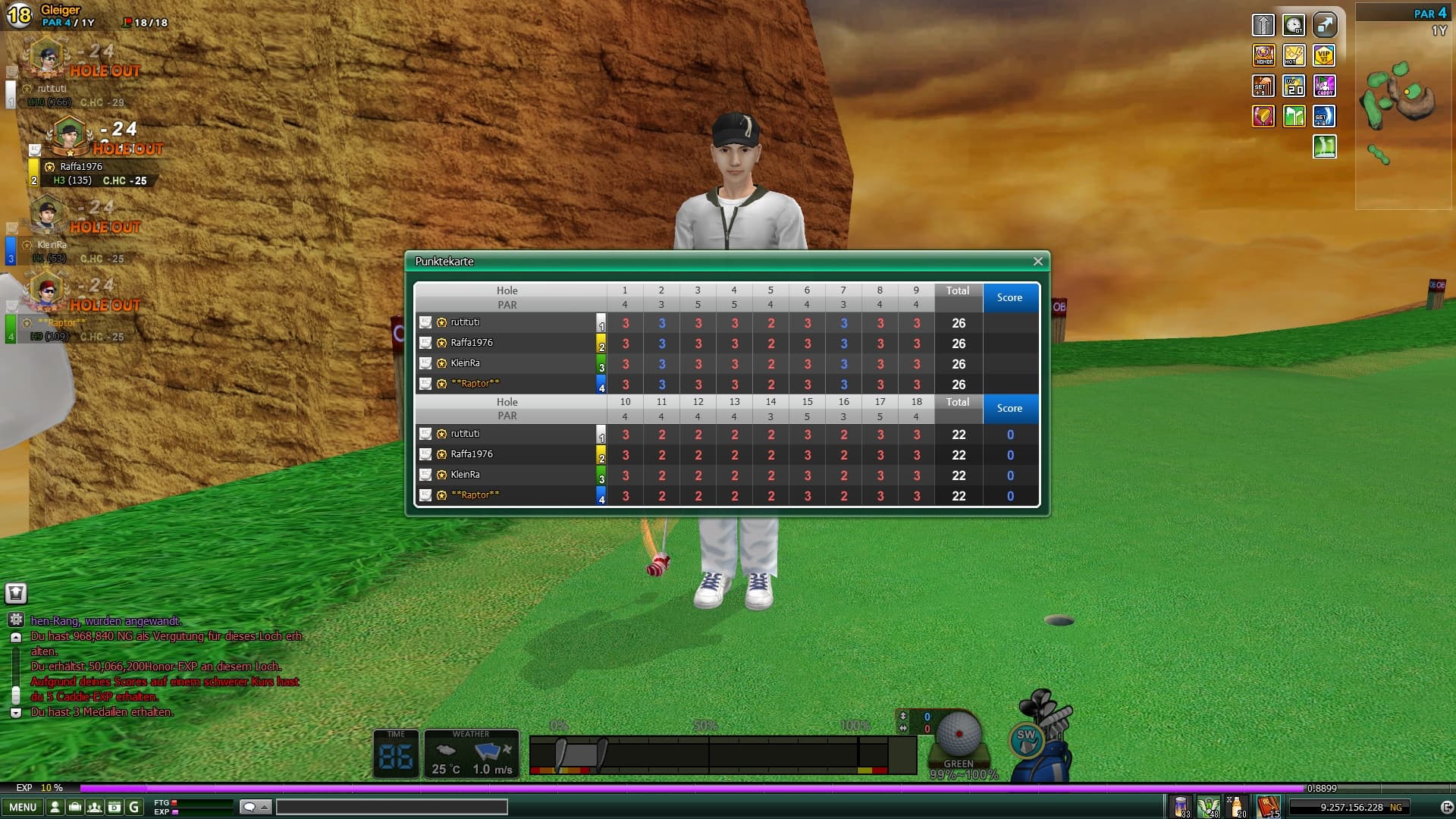The width and height of the screenshot is (1456, 819).
Task: Open the friends group icon
Action: (x=95, y=807)
